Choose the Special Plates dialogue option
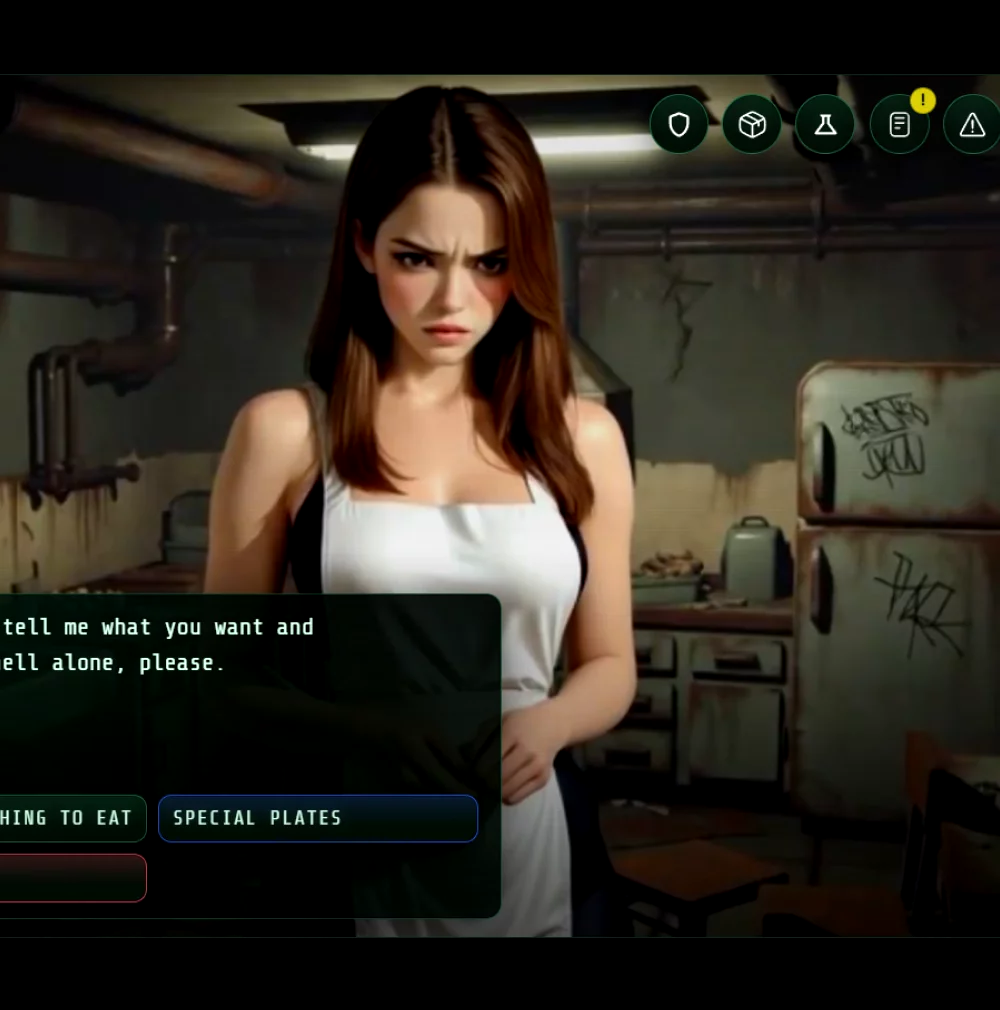 click(x=318, y=818)
